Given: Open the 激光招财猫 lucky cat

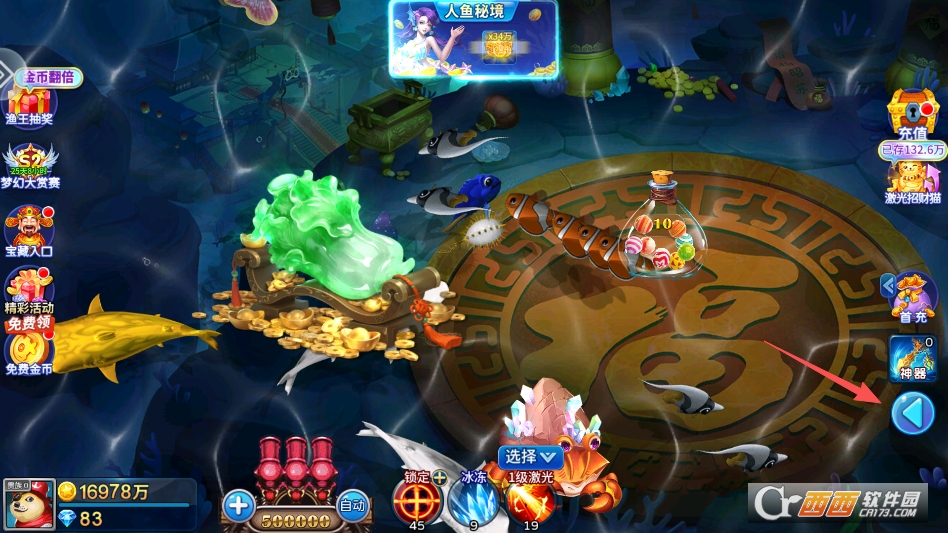Looking at the screenshot, I should coord(912,180).
